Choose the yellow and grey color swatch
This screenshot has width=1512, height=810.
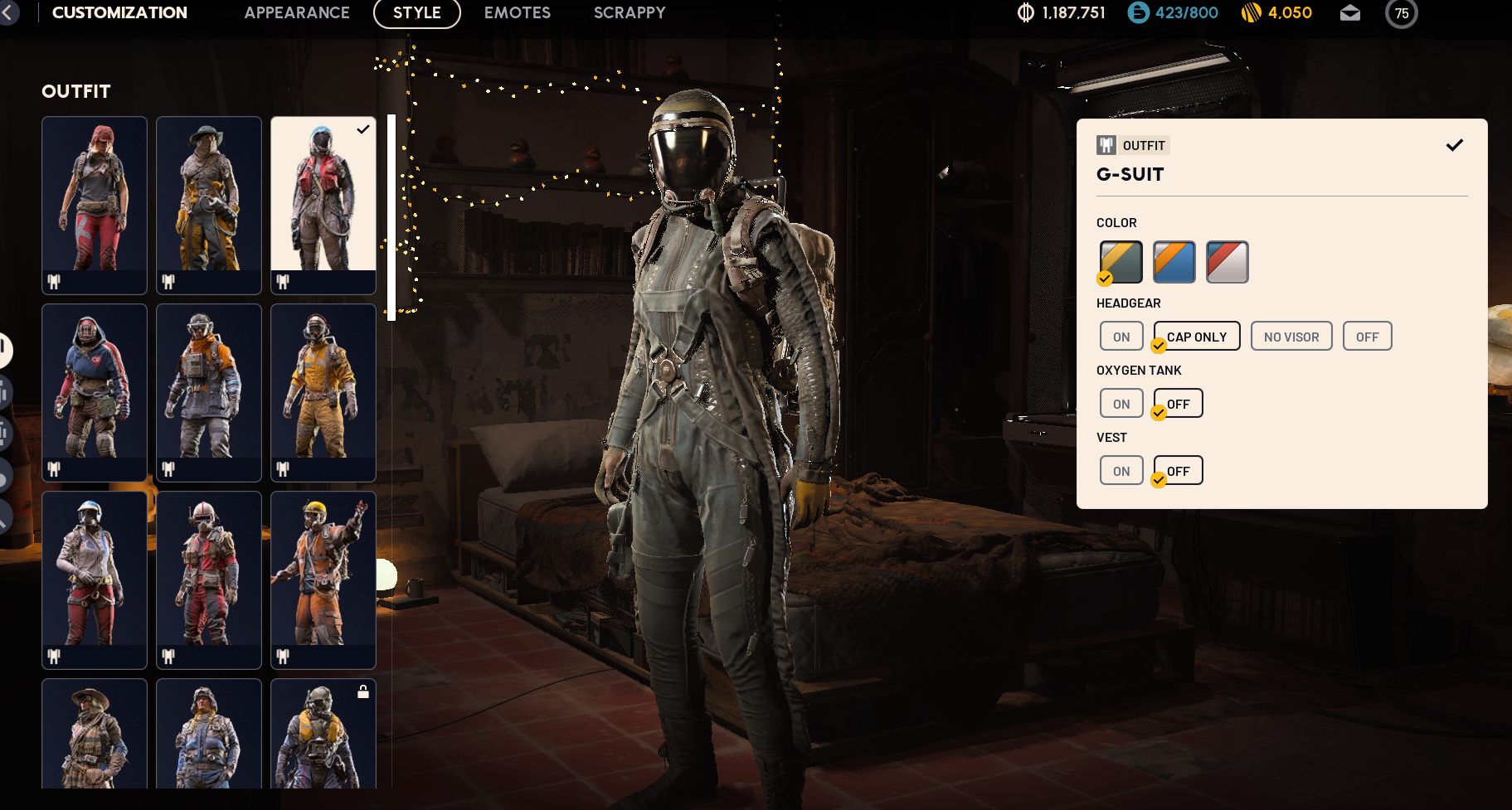(1121, 262)
